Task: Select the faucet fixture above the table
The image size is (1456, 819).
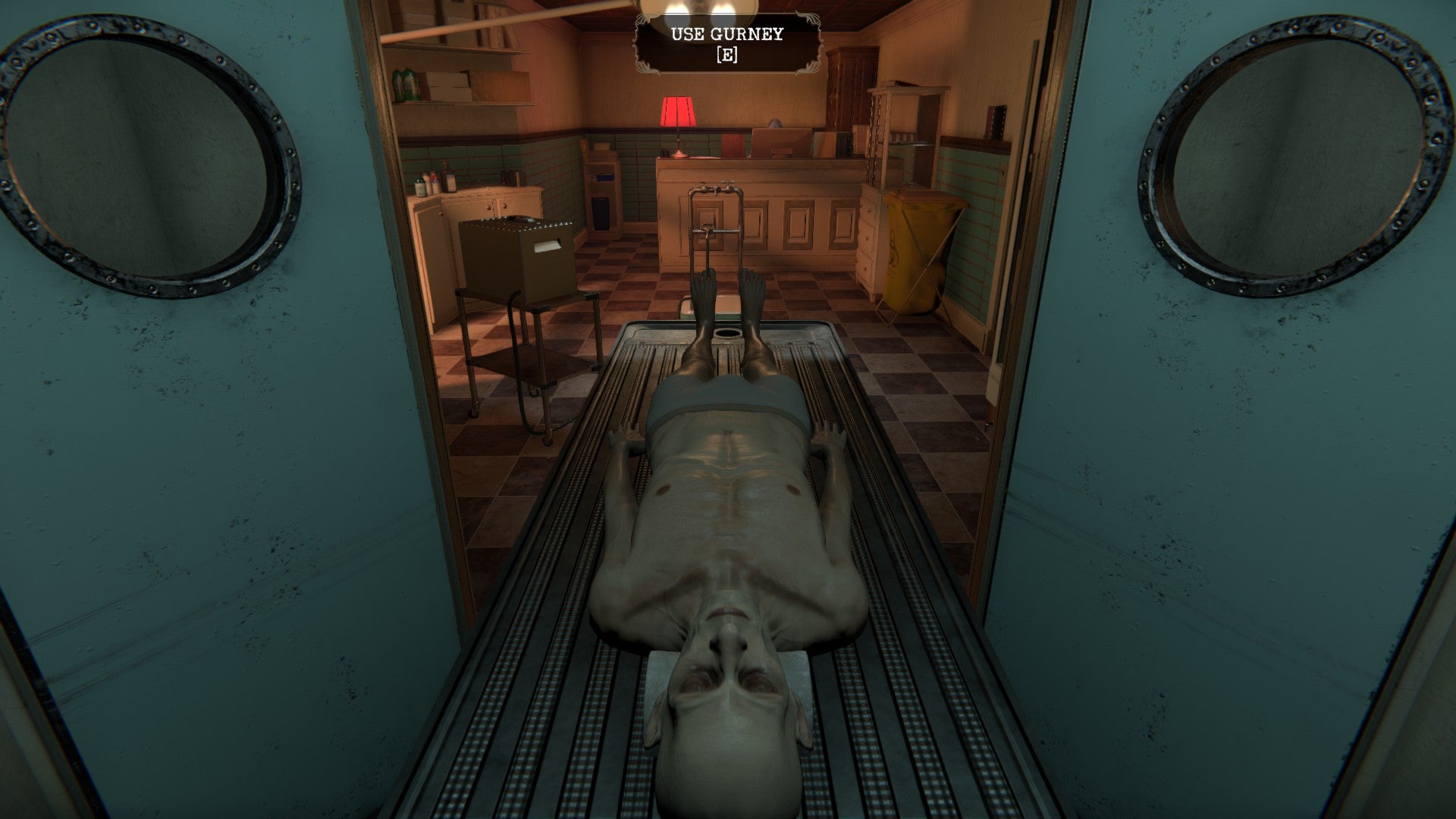Action: coord(717,190)
